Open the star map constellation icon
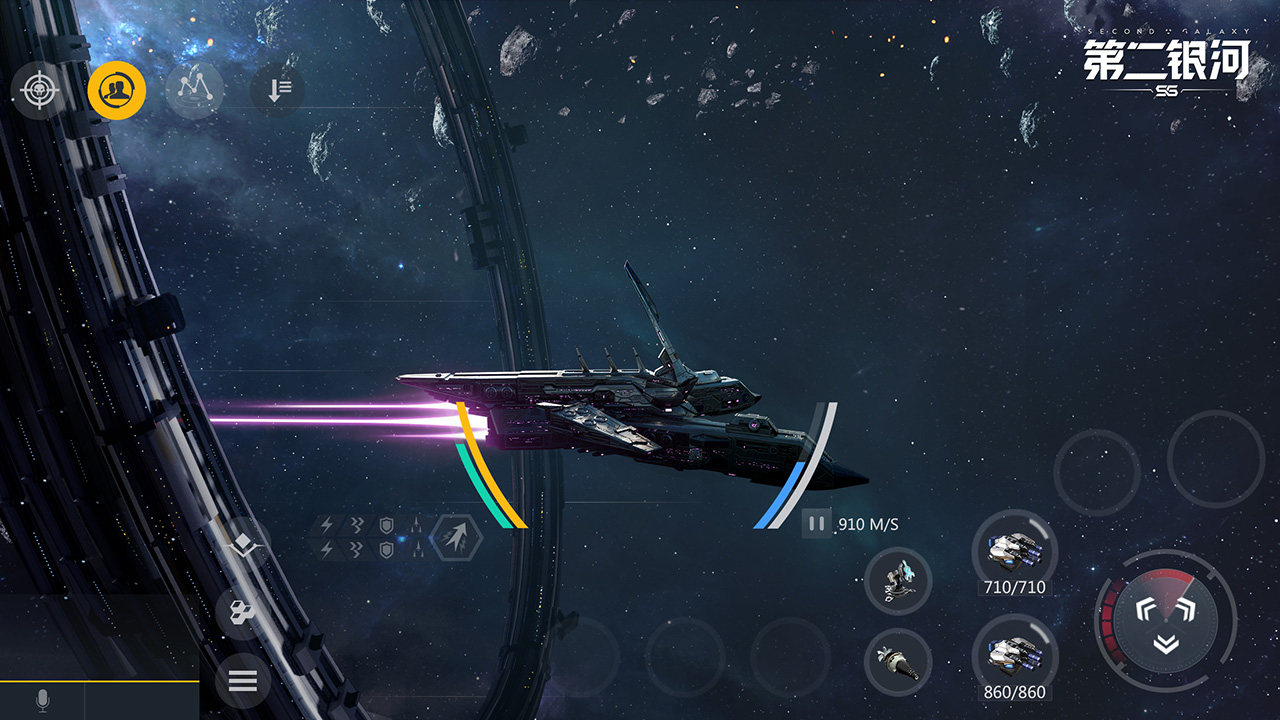This screenshot has width=1280, height=720. (x=194, y=91)
